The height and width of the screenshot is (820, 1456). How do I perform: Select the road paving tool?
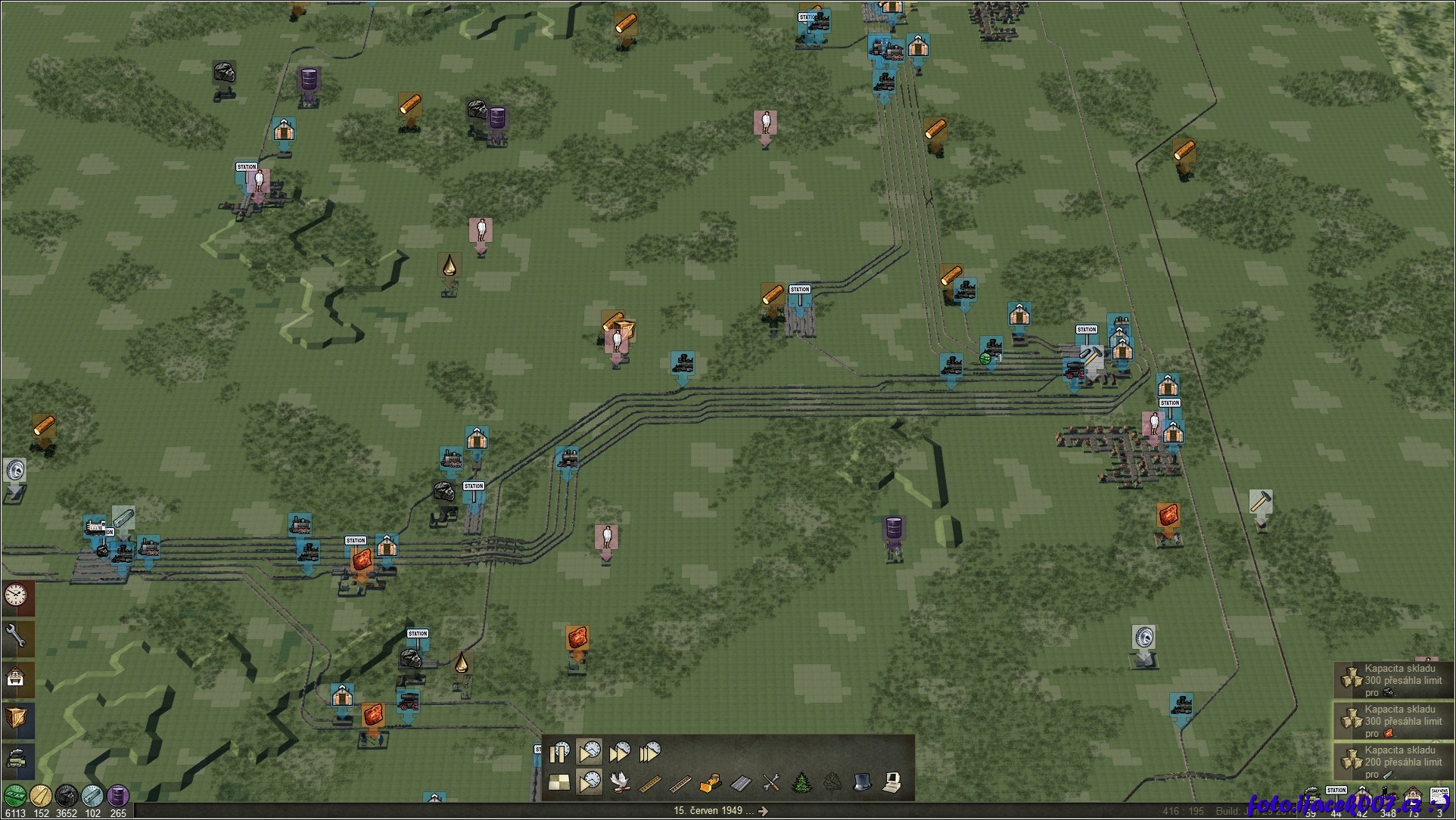[740, 783]
